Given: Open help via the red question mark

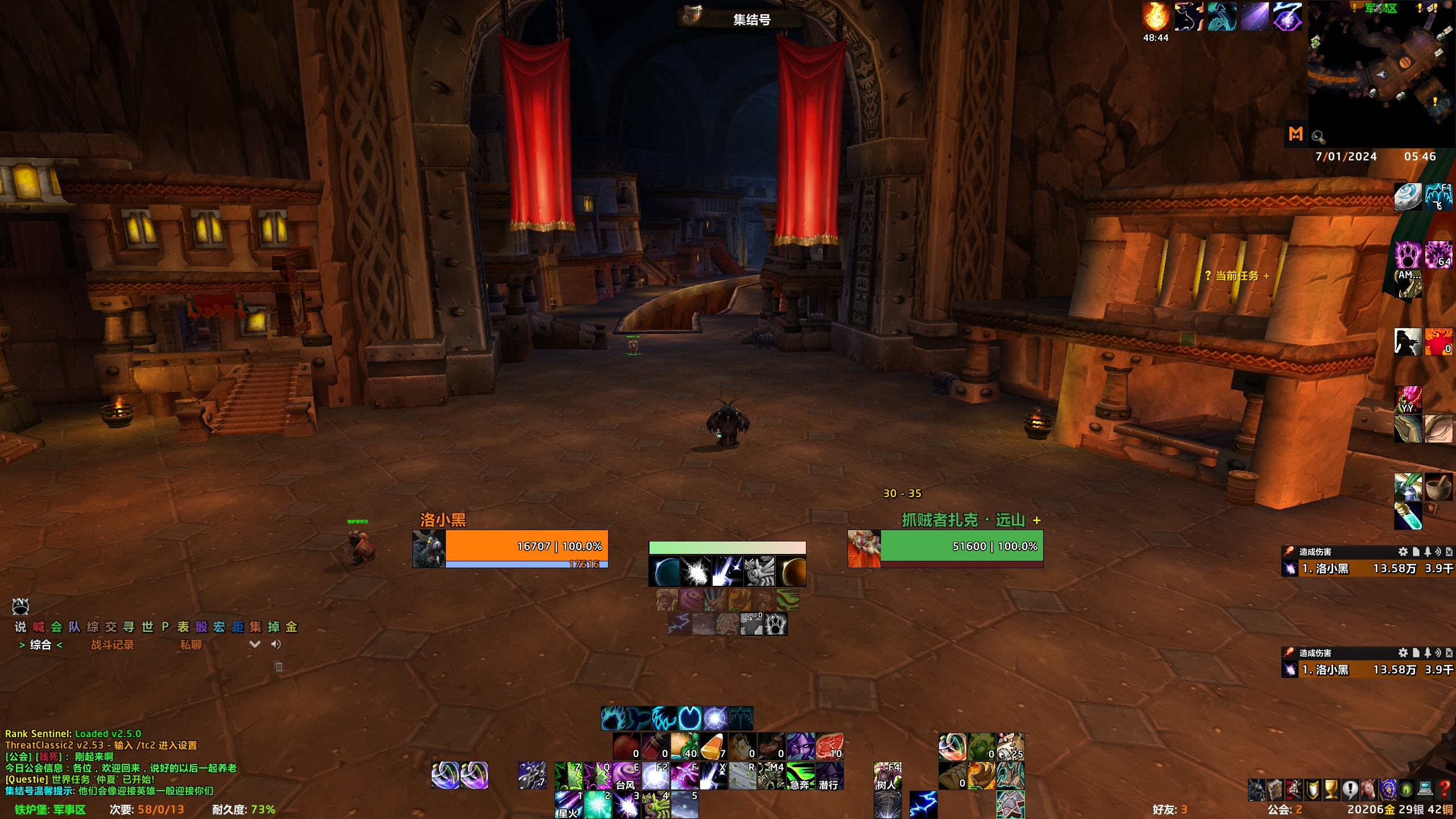Looking at the screenshot, I should [1444, 789].
